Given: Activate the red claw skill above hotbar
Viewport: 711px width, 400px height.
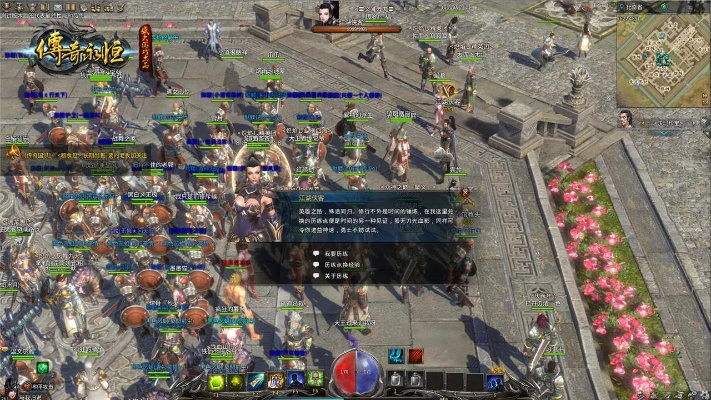Looking at the screenshot, I should (x=415, y=356).
